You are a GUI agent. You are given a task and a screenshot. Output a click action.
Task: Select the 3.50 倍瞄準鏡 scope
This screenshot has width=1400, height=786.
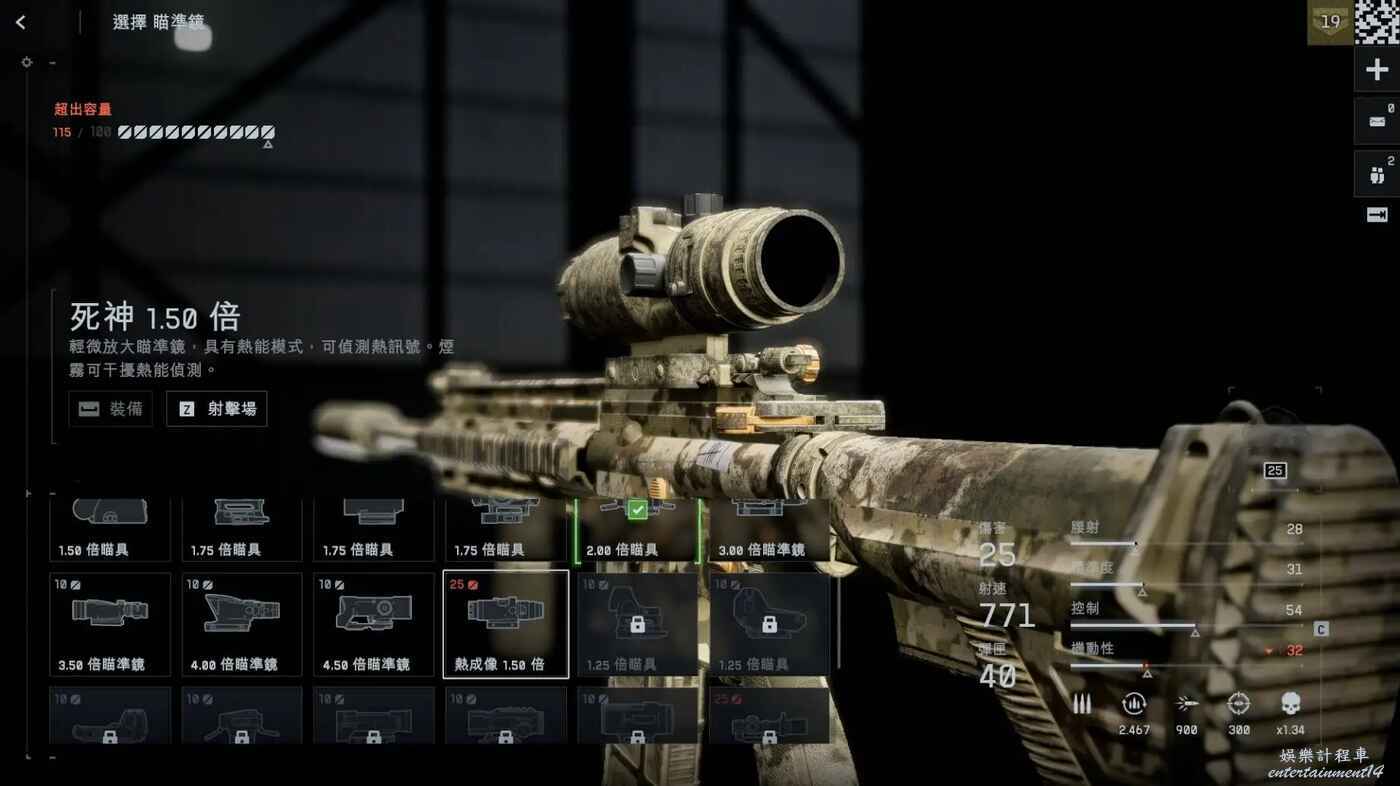point(110,624)
